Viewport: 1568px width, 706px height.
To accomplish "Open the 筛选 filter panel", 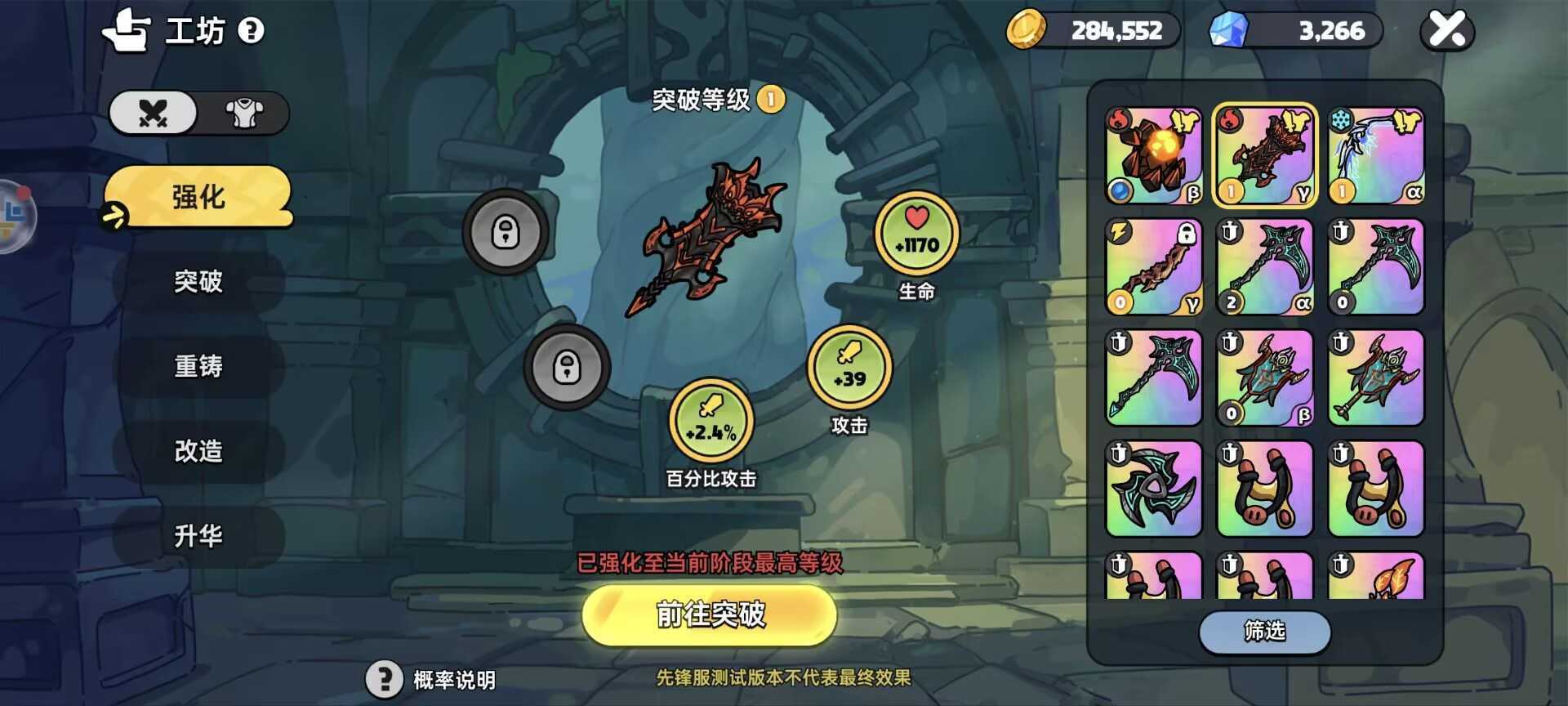I will pos(1264,632).
